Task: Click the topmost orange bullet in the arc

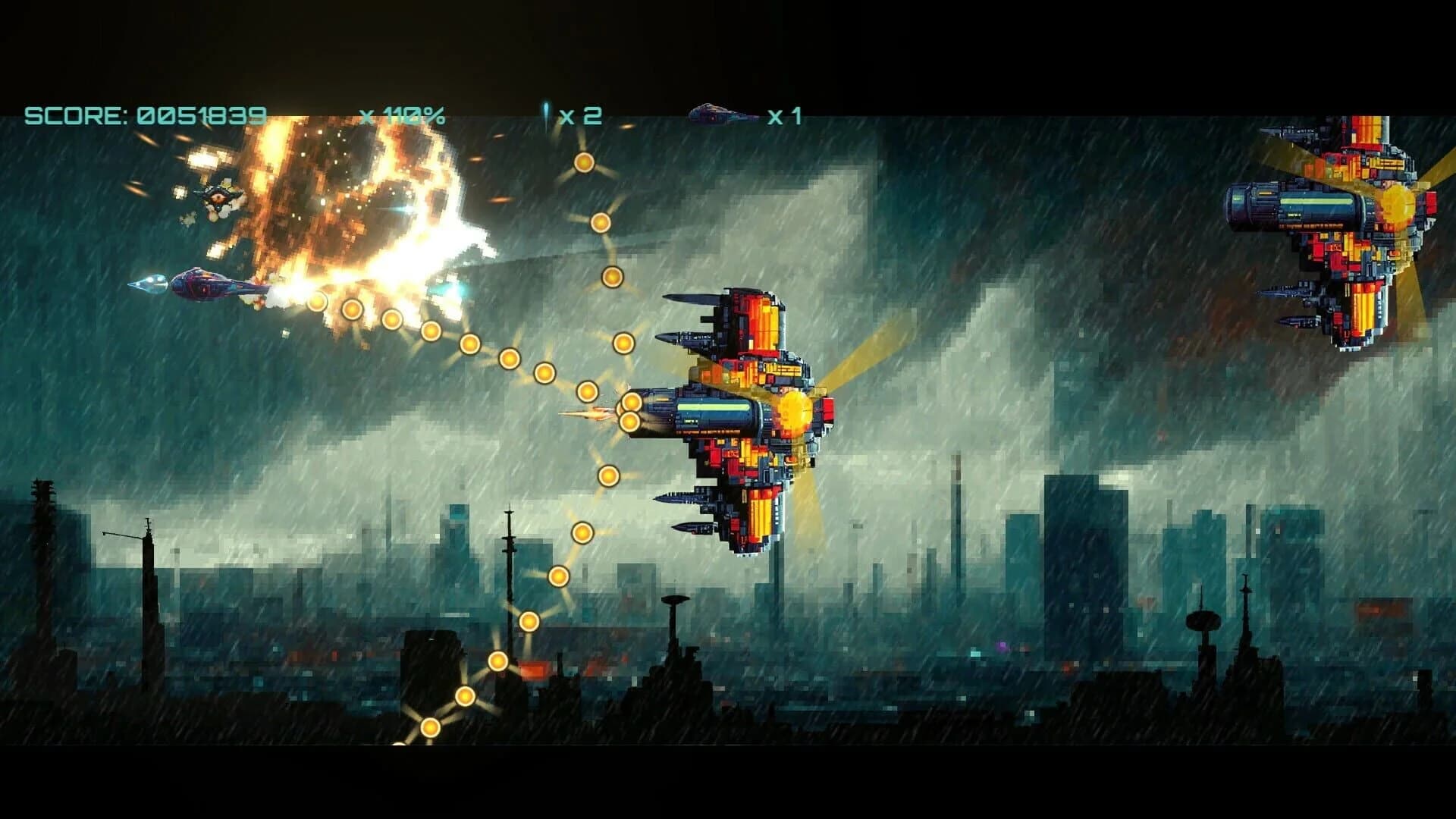Action: [584, 162]
